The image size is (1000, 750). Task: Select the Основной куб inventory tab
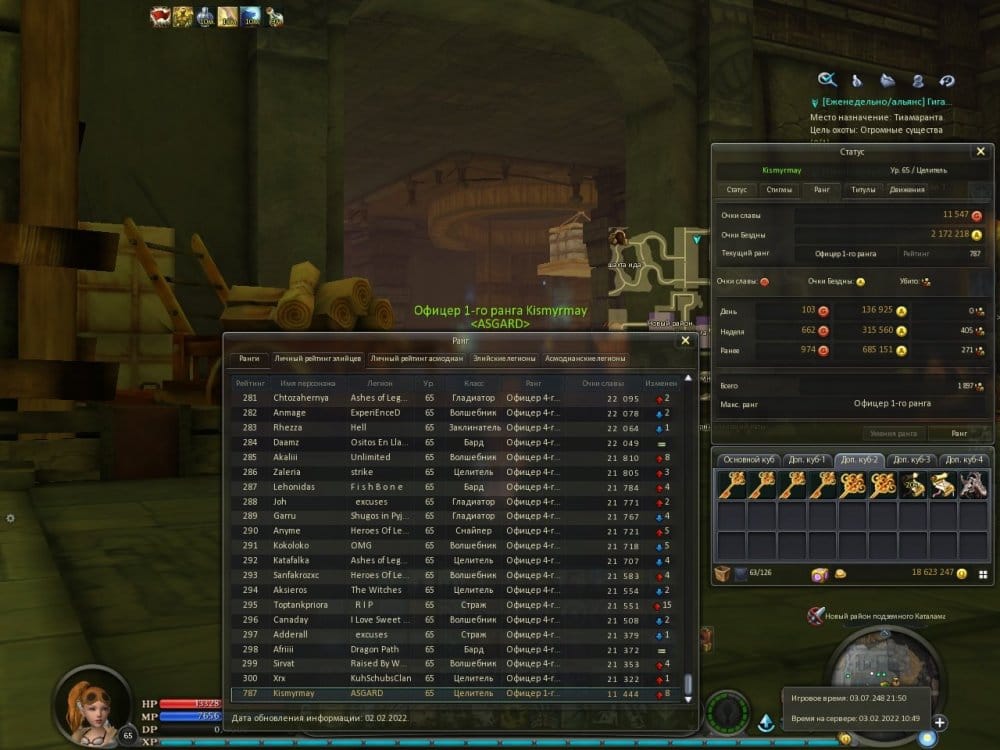tap(748, 459)
